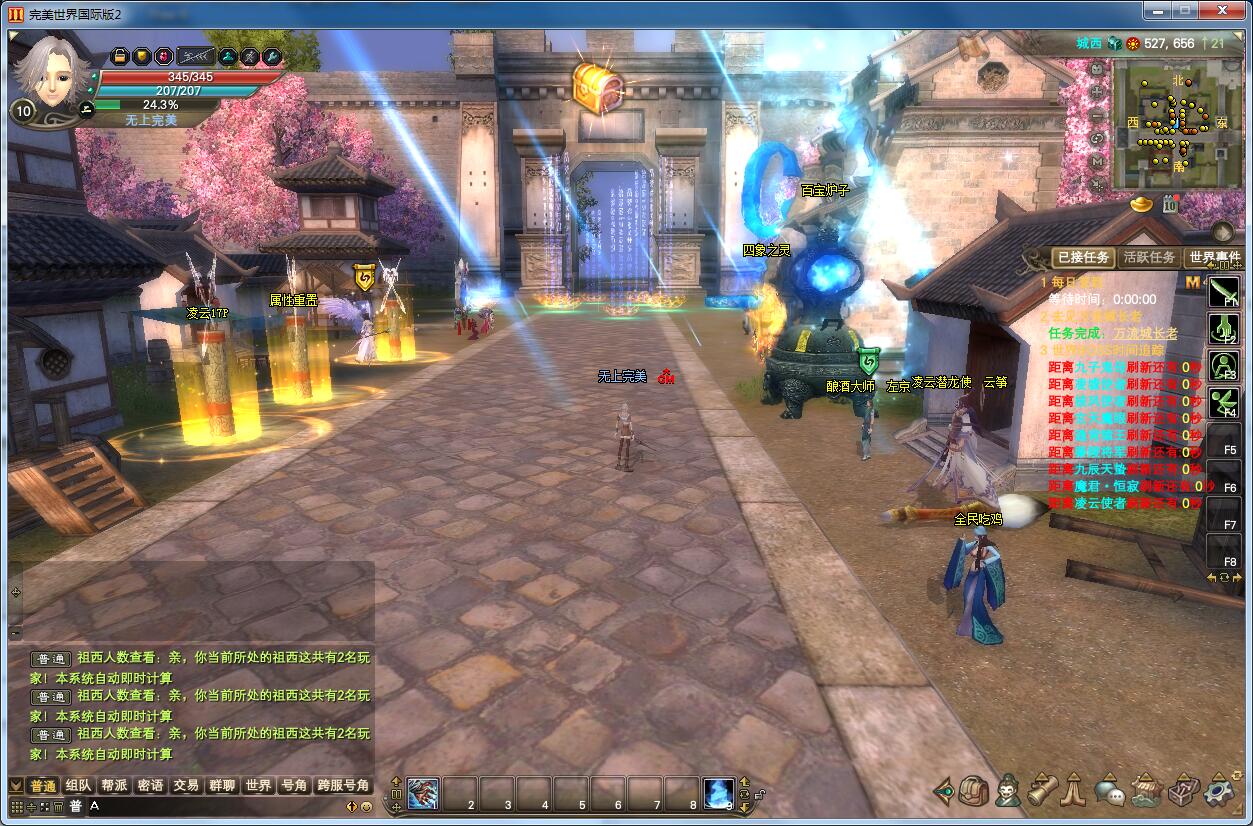Open the golden treasure chest reward icon
1253x826 pixels.
(x=598, y=86)
